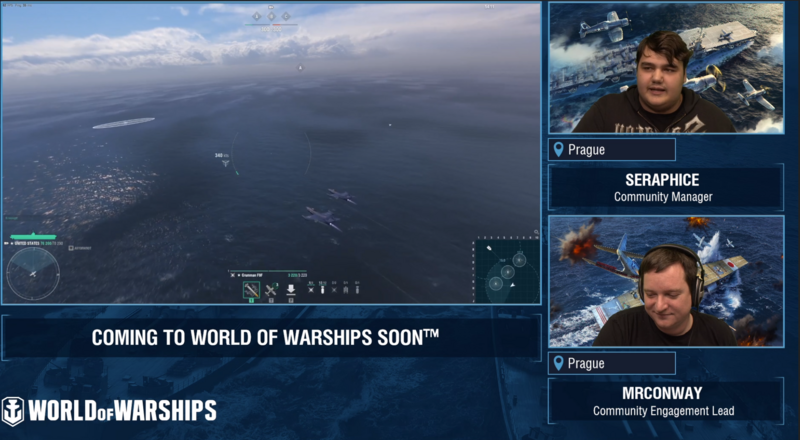Select the rocket attack squadron slot
The image size is (800, 440).
(252, 290)
